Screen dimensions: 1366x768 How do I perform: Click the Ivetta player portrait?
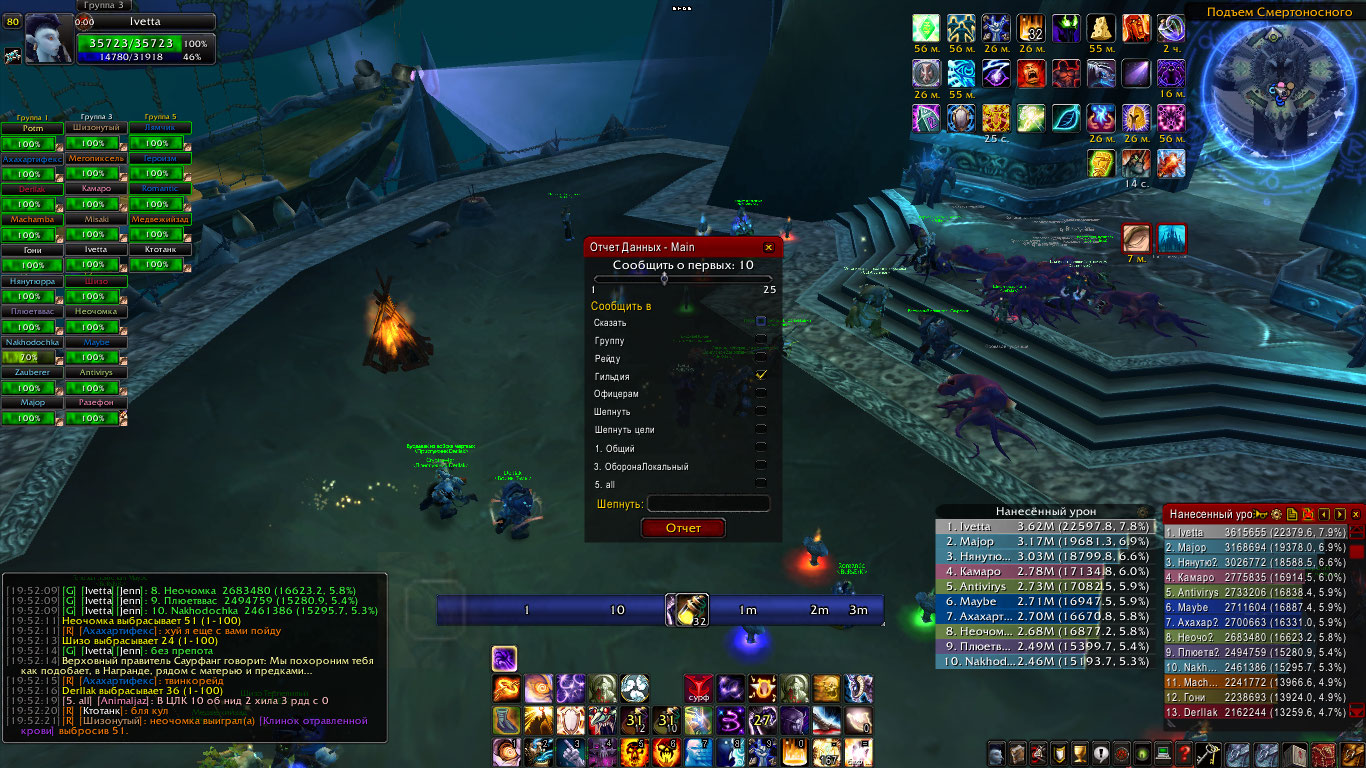(48, 40)
